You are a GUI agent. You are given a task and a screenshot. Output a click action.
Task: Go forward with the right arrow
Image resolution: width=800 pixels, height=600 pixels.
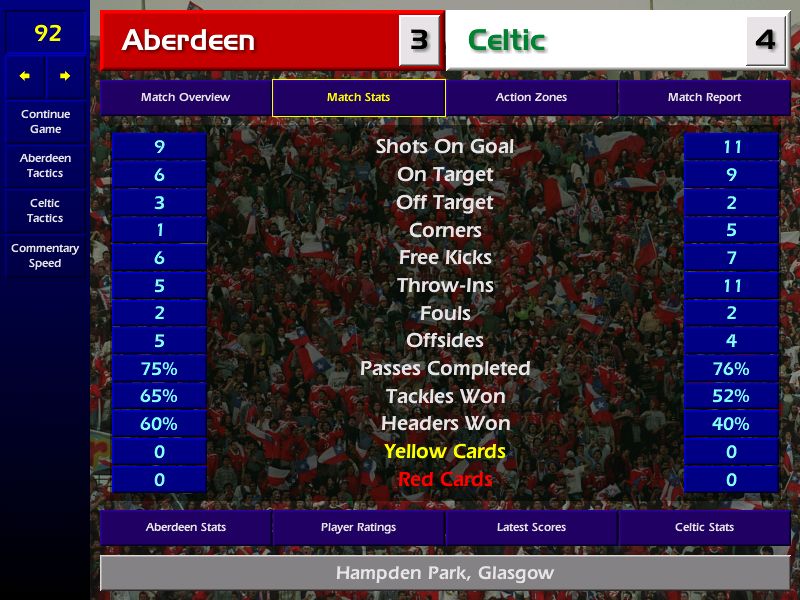point(65,76)
